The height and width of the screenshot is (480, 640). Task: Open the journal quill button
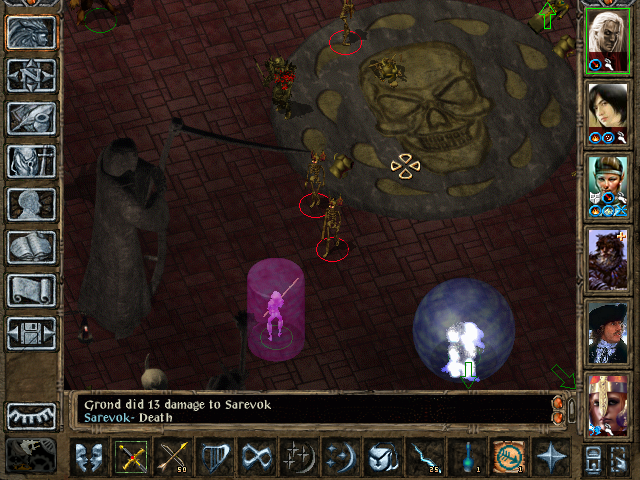(x=31, y=118)
